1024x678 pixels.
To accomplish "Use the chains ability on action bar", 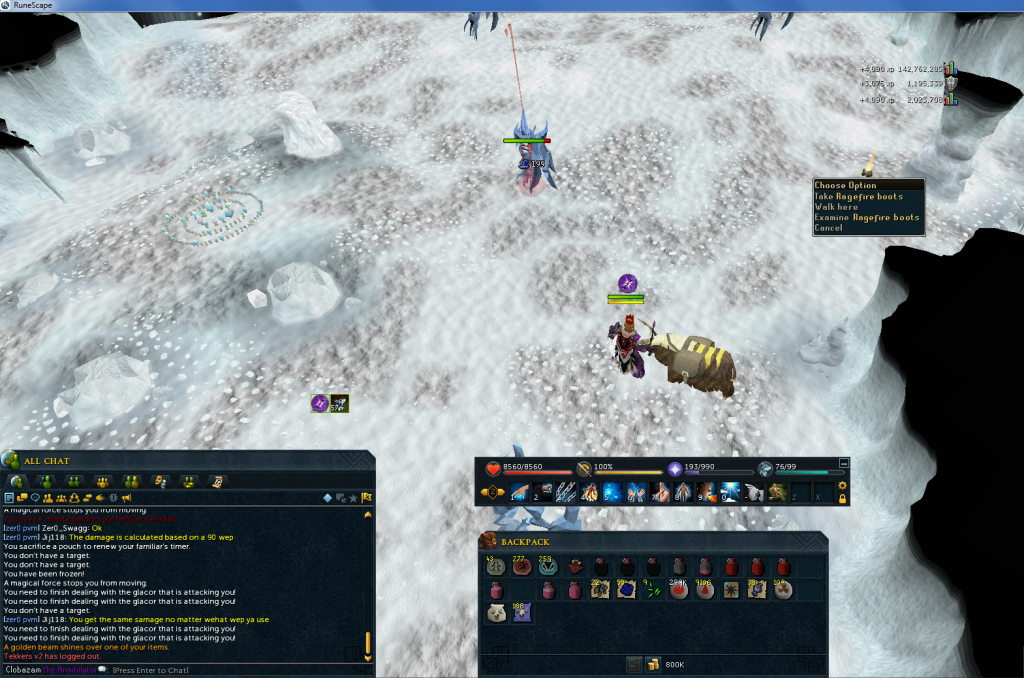I will [566, 491].
